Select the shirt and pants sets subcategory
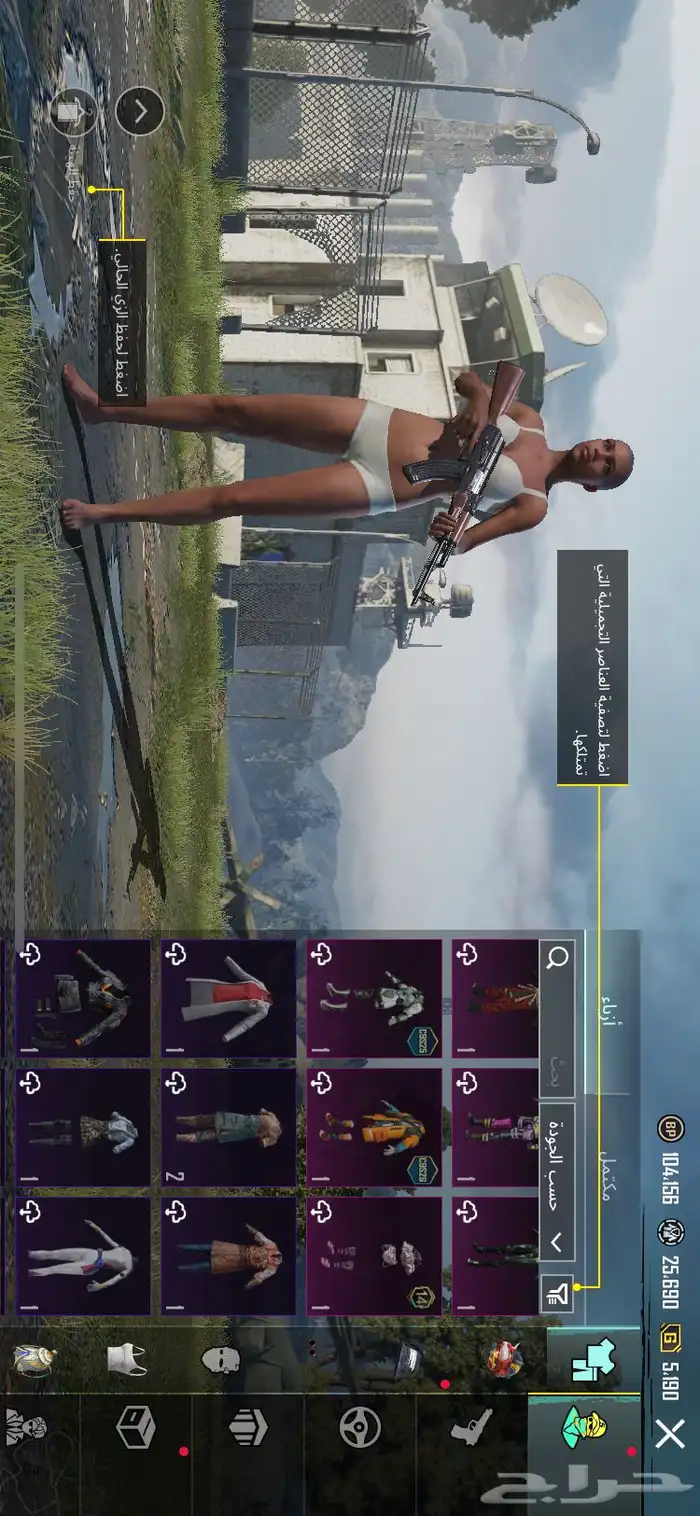 tap(591, 1358)
